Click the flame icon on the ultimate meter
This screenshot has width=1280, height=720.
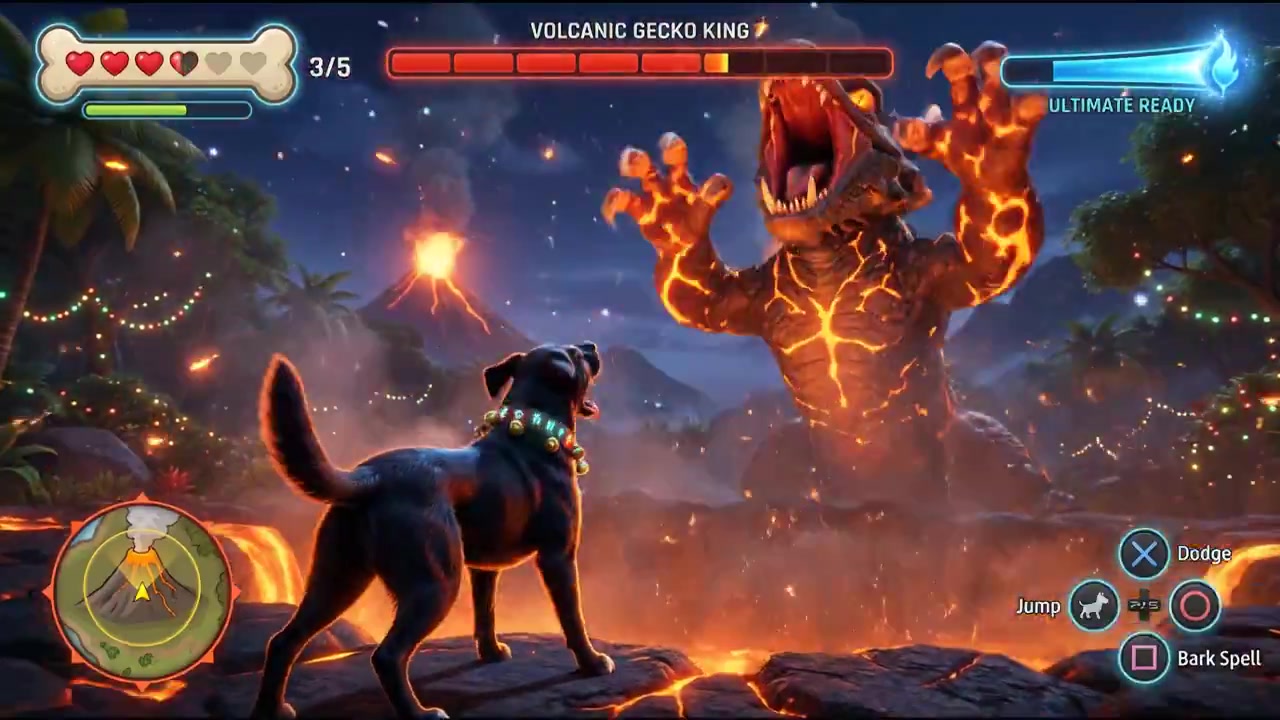[1222, 65]
